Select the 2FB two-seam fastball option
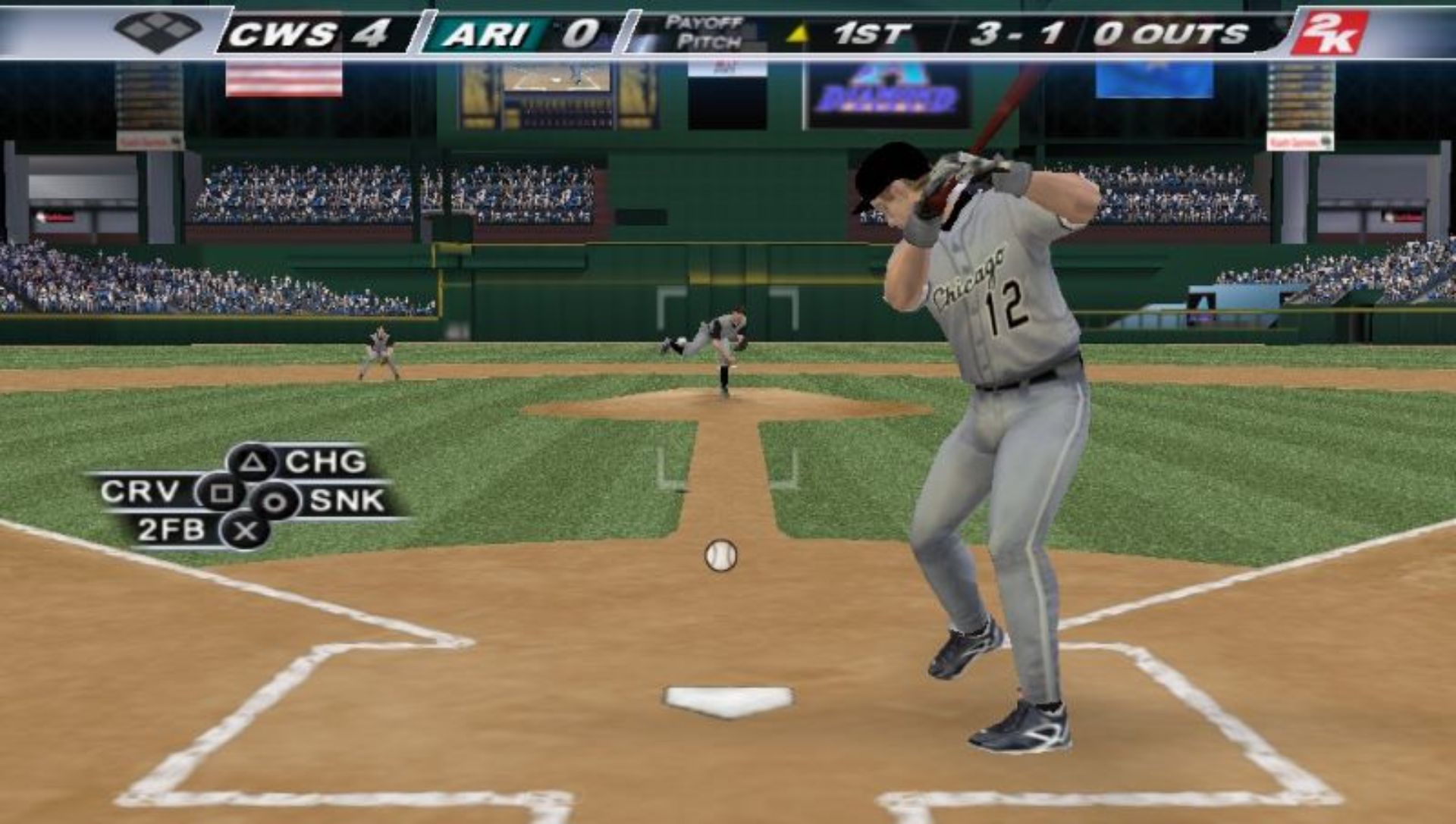1456x824 pixels. (x=244, y=531)
